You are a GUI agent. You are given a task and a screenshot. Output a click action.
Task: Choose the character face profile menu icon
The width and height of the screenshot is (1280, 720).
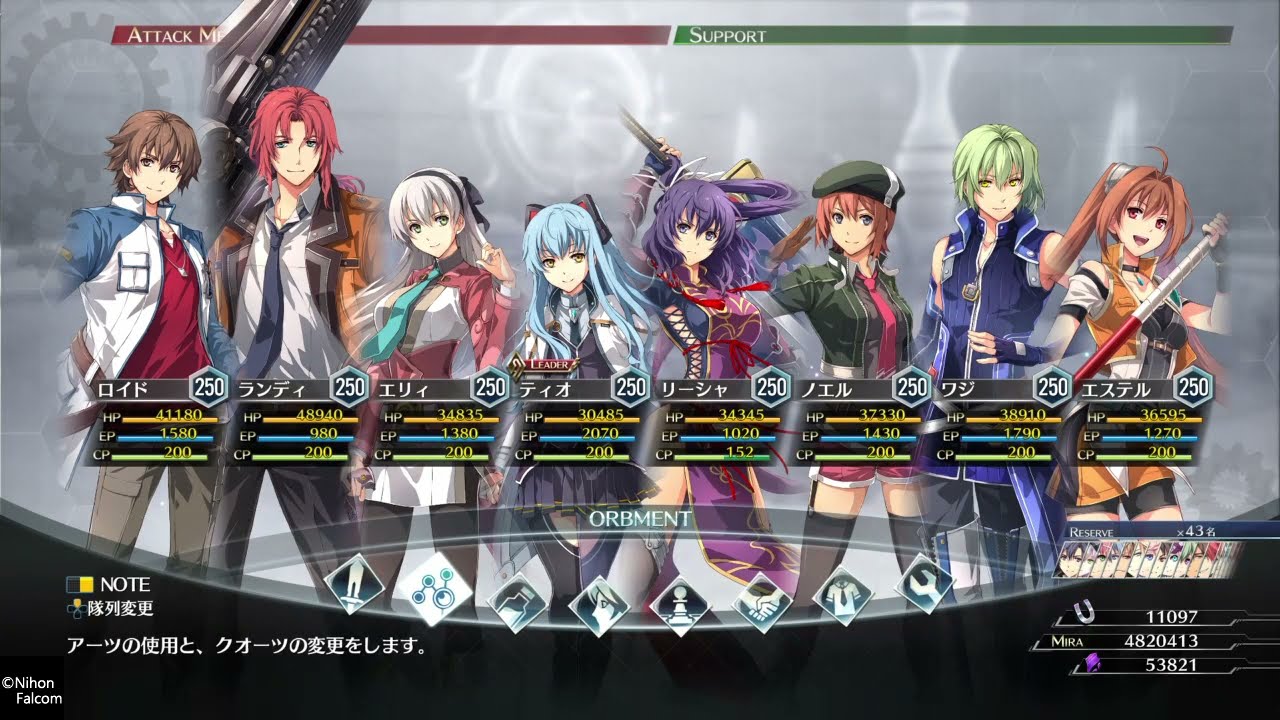tap(598, 604)
